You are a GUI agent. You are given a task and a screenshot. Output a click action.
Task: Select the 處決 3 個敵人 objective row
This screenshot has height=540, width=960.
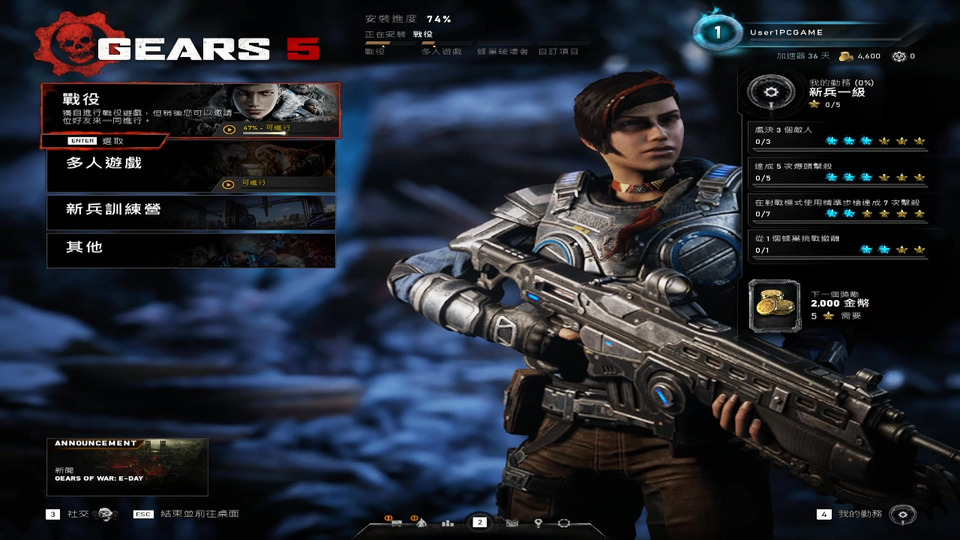[838, 135]
